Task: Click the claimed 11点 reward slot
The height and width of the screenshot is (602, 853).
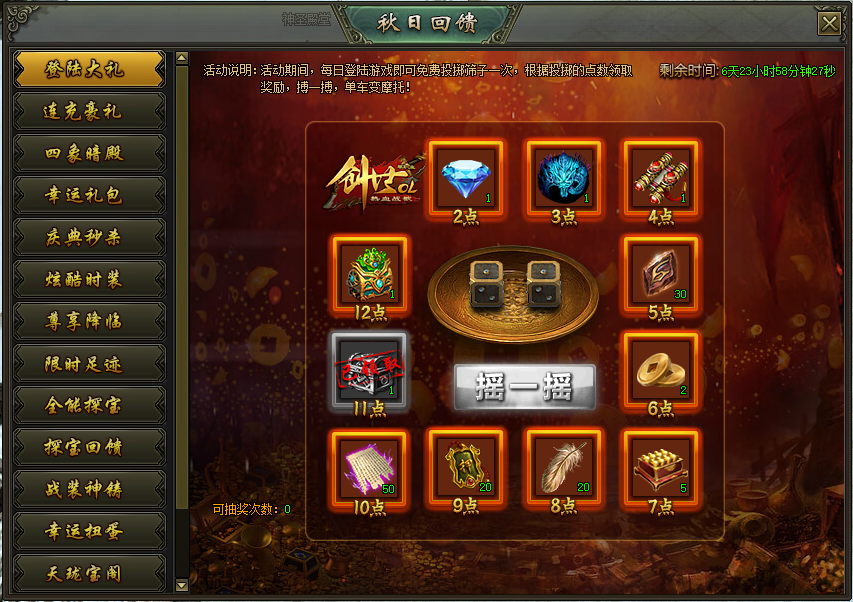Action: 369,371
